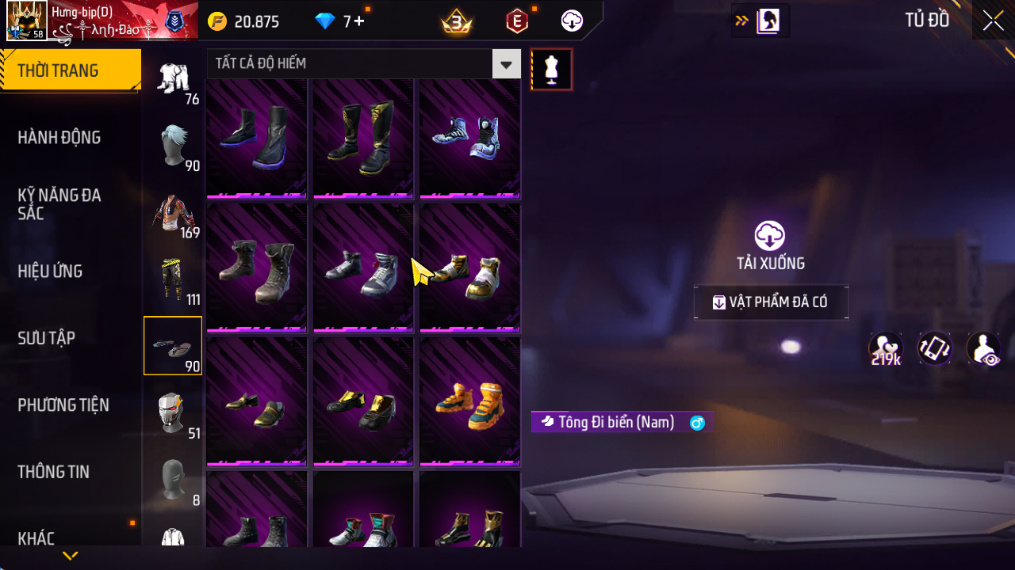Select the orange and green sneakers

(469, 400)
